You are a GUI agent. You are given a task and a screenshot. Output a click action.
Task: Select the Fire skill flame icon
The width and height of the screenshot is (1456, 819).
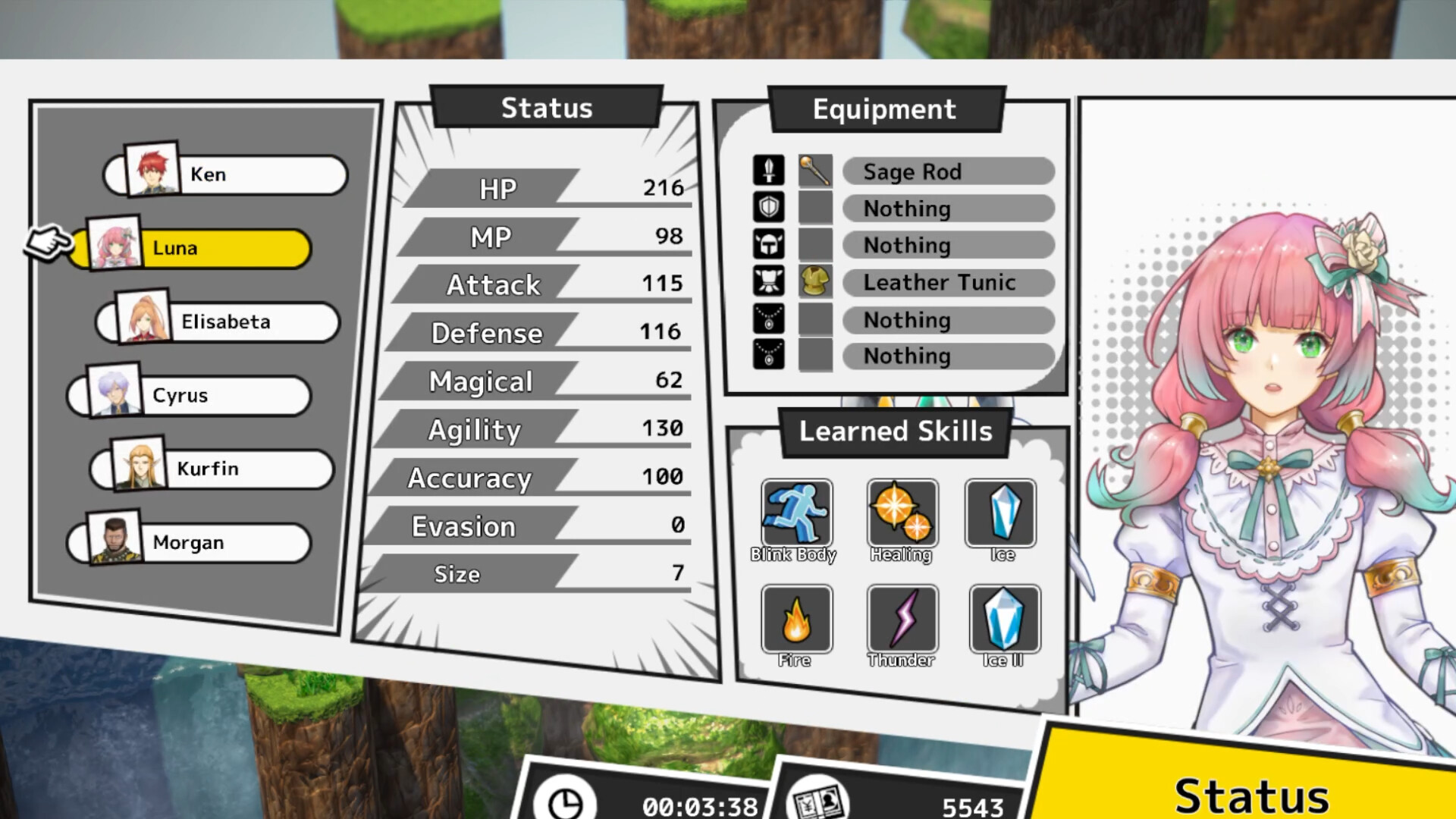(797, 620)
